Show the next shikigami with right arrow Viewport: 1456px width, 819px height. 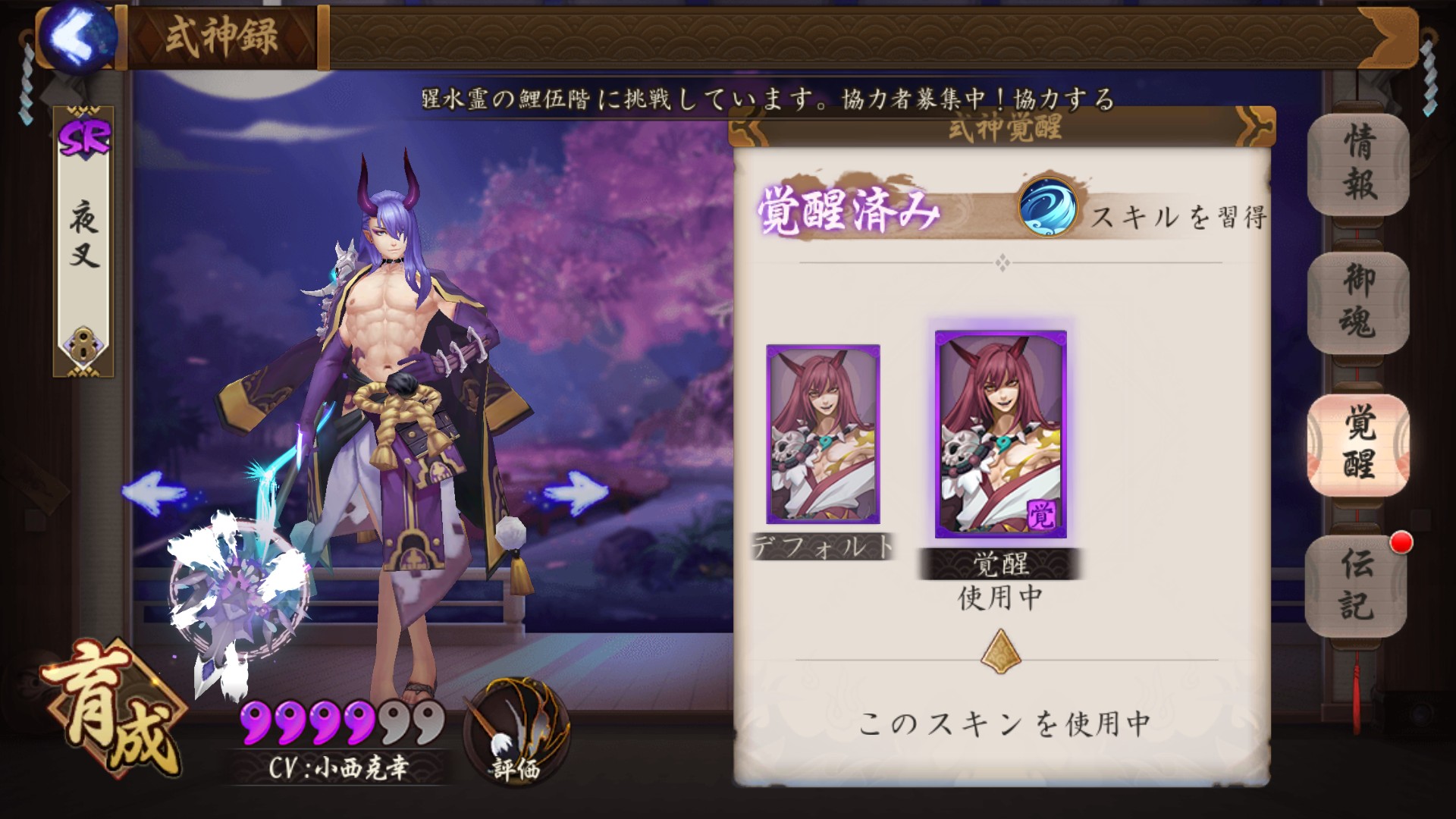click(575, 492)
